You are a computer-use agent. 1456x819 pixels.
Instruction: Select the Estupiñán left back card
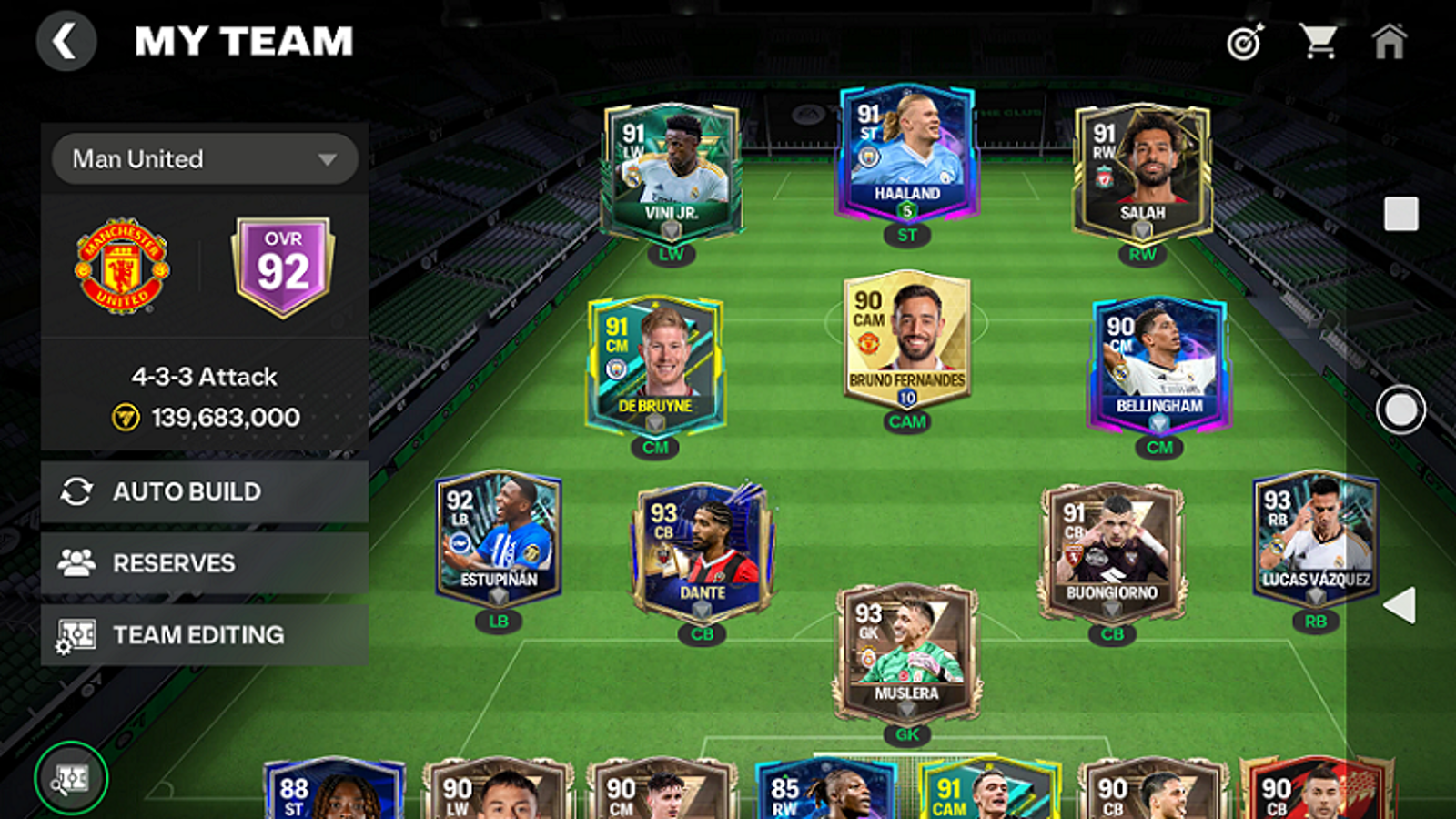tap(499, 539)
